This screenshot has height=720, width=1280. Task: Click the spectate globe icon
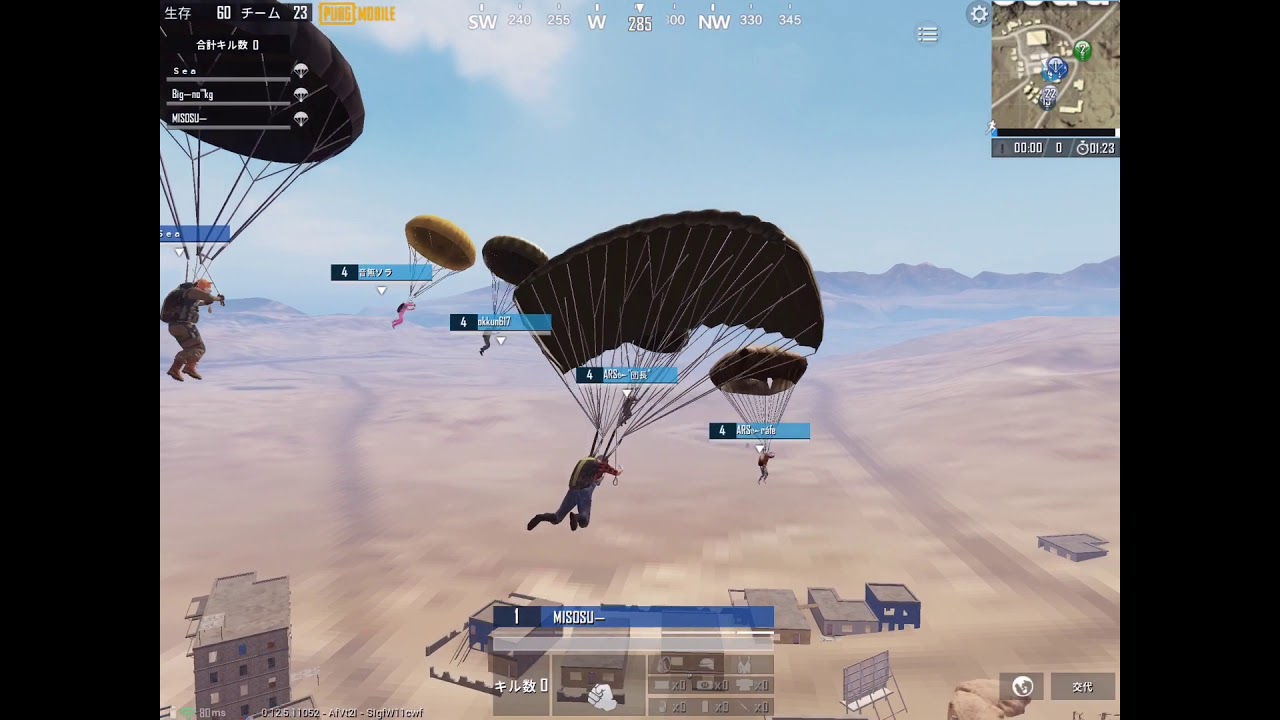(1021, 687)
